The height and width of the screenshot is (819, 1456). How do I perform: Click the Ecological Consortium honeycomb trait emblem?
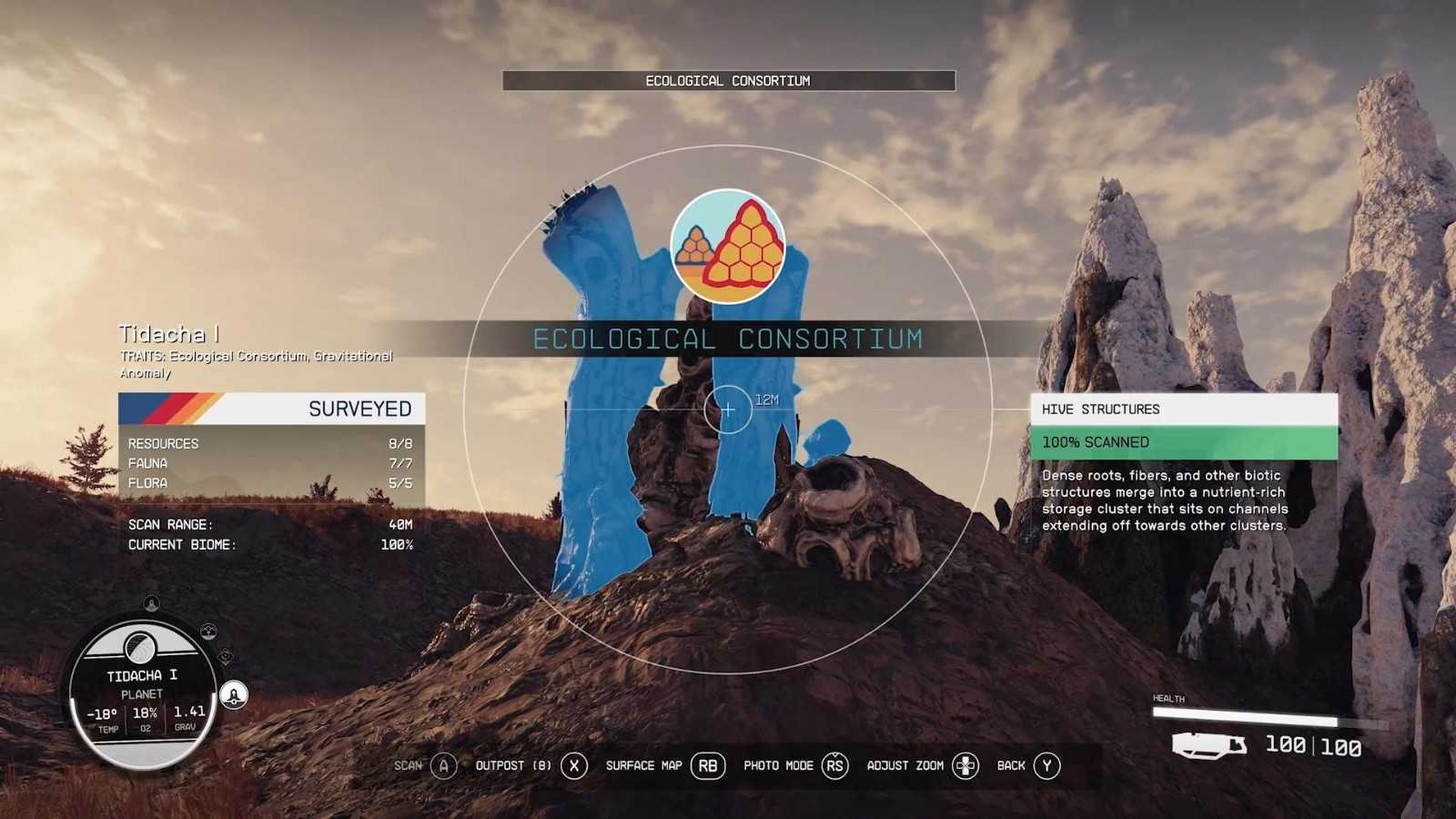727,247
